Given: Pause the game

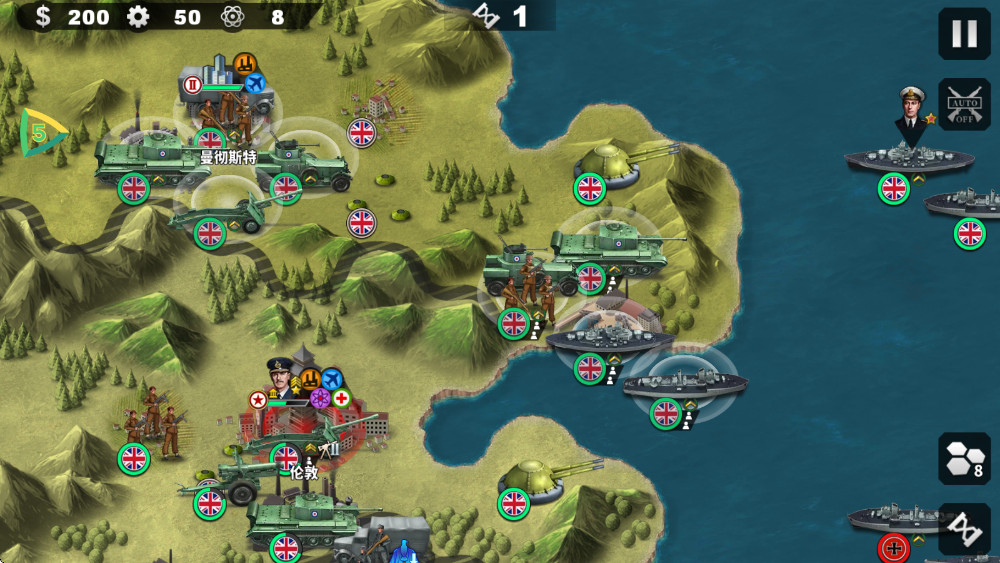Looking at the screenshot, I should click(964, 34).
